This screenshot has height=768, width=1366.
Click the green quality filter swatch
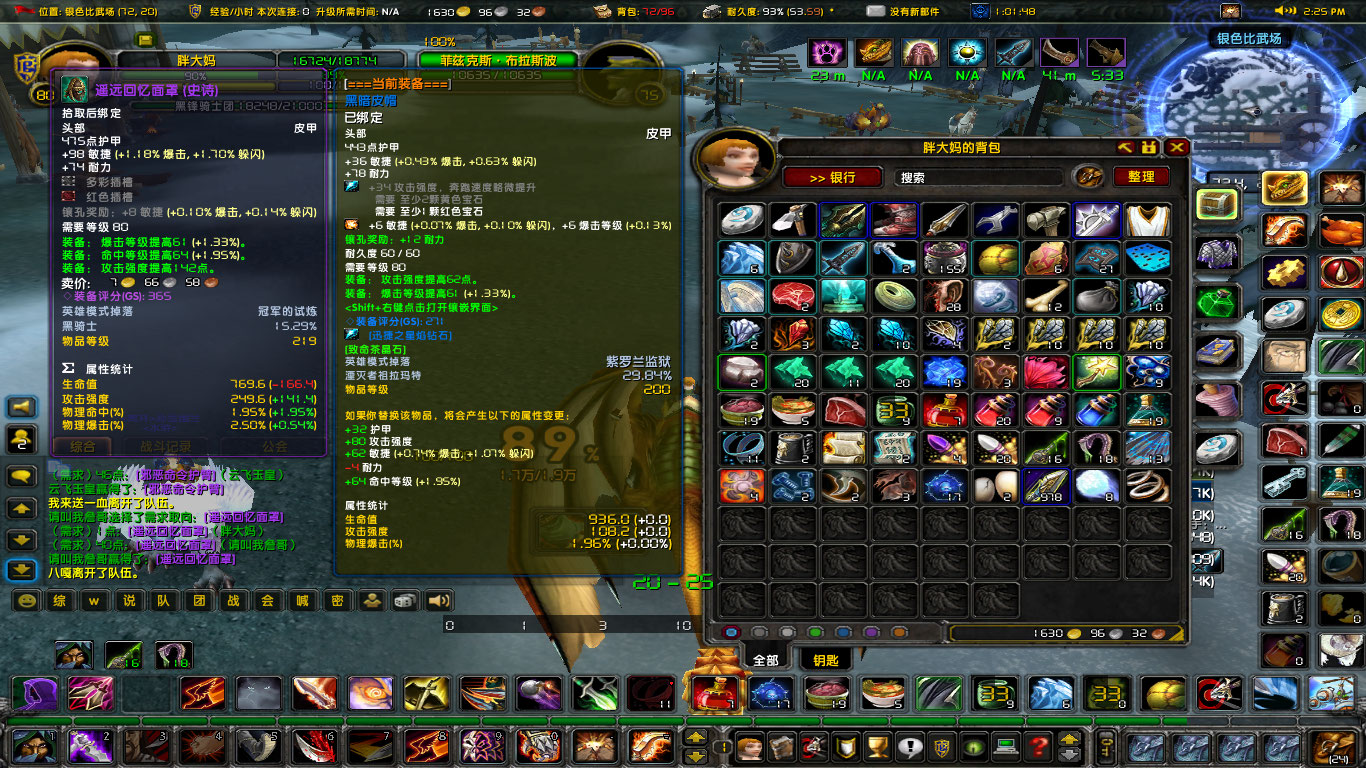[813, 630]
